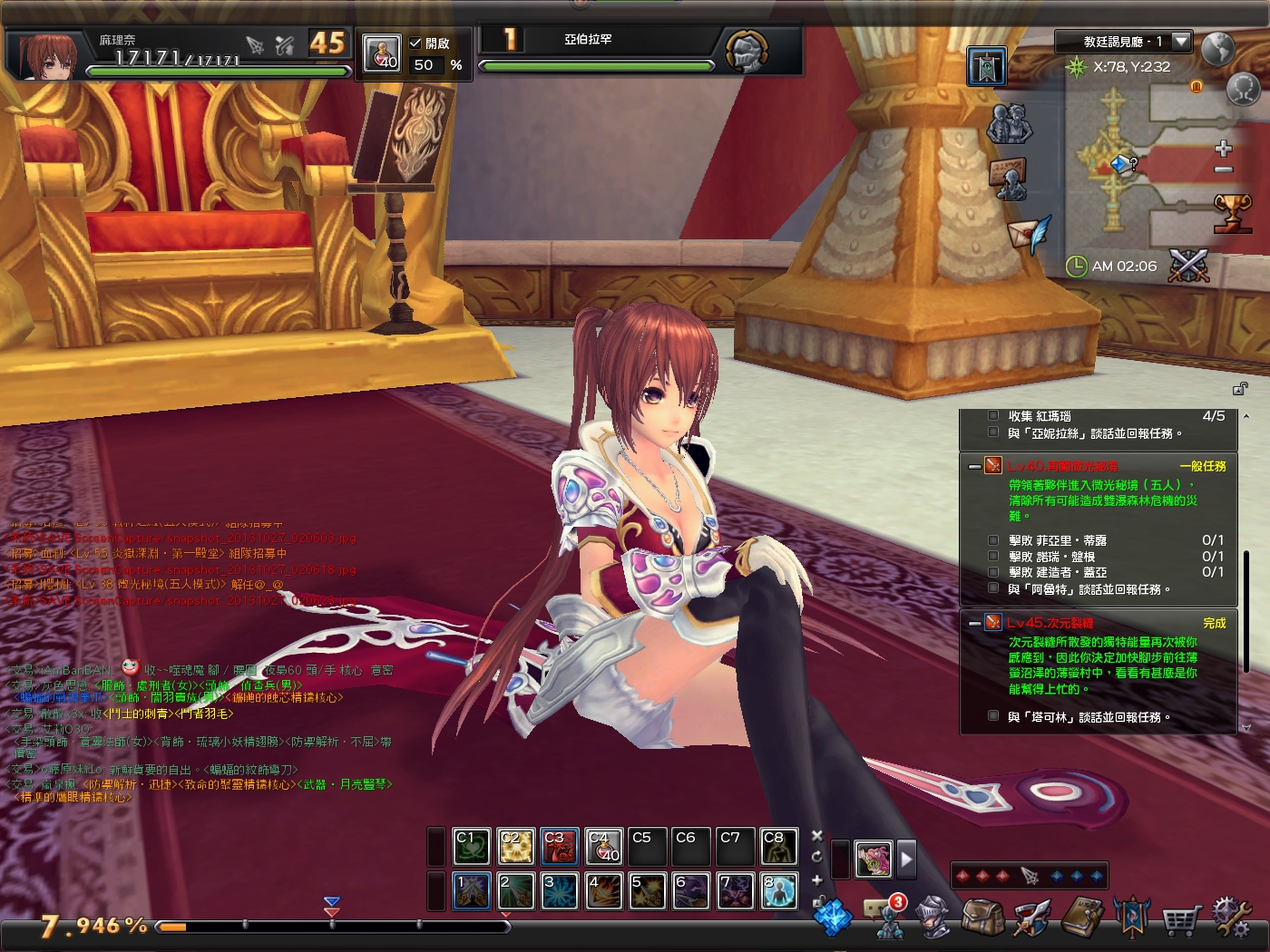Compose mail via the envelope icon
This screenshot has width=1270, height=952.
point(1025,232)
